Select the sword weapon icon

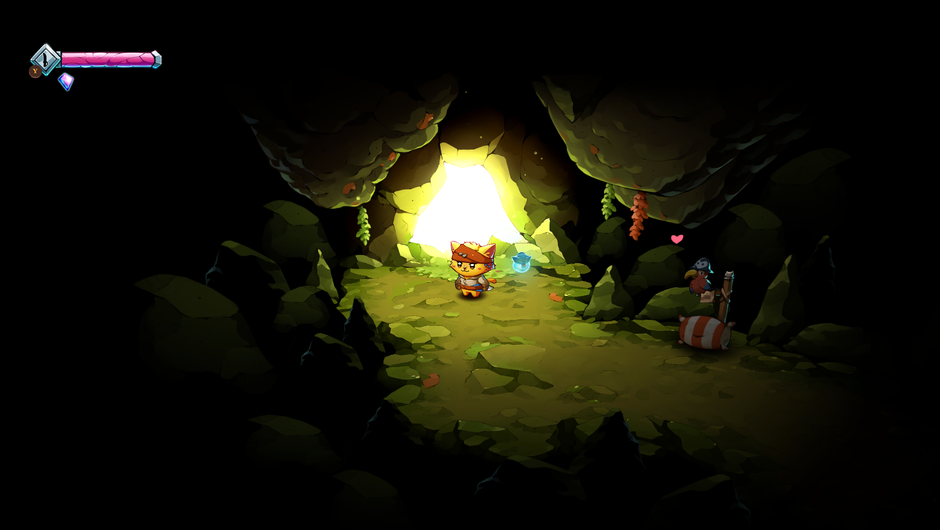coord(45,58)
